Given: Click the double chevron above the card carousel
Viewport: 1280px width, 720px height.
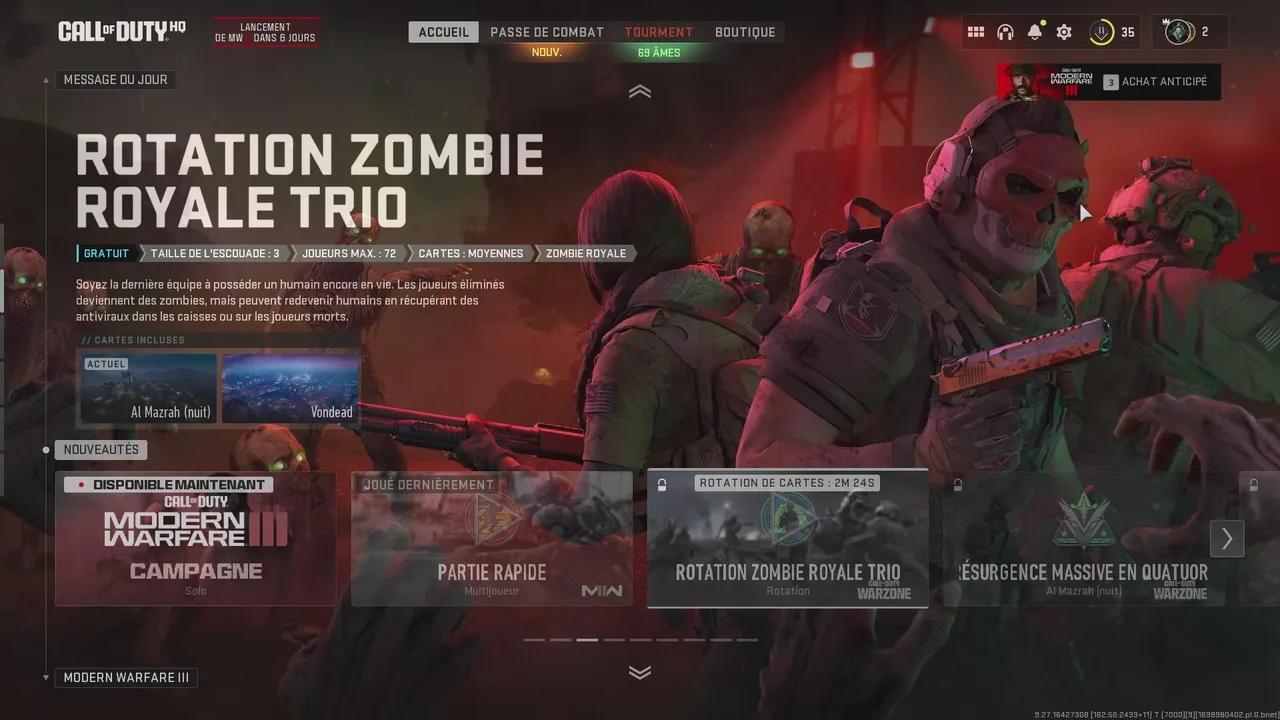Looking at the screenshot, I should [x=640, y=673].
